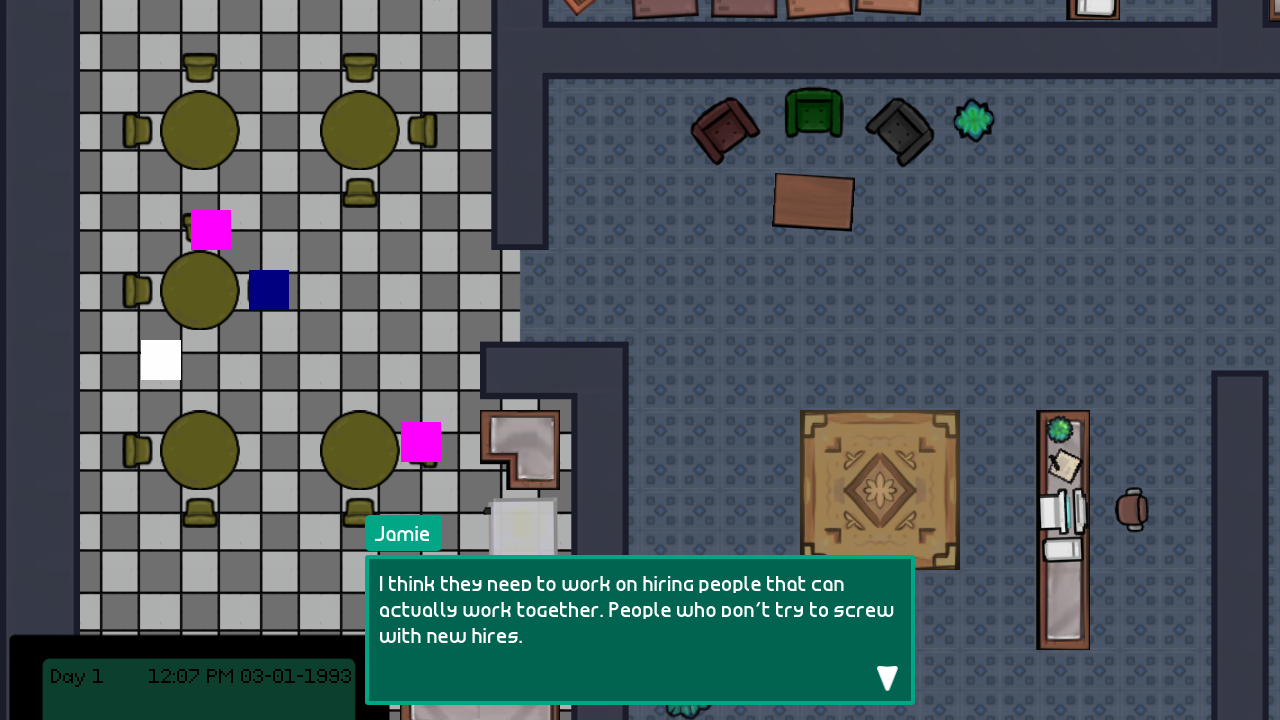Click the brown office chair near the desk

(1133, 509)
